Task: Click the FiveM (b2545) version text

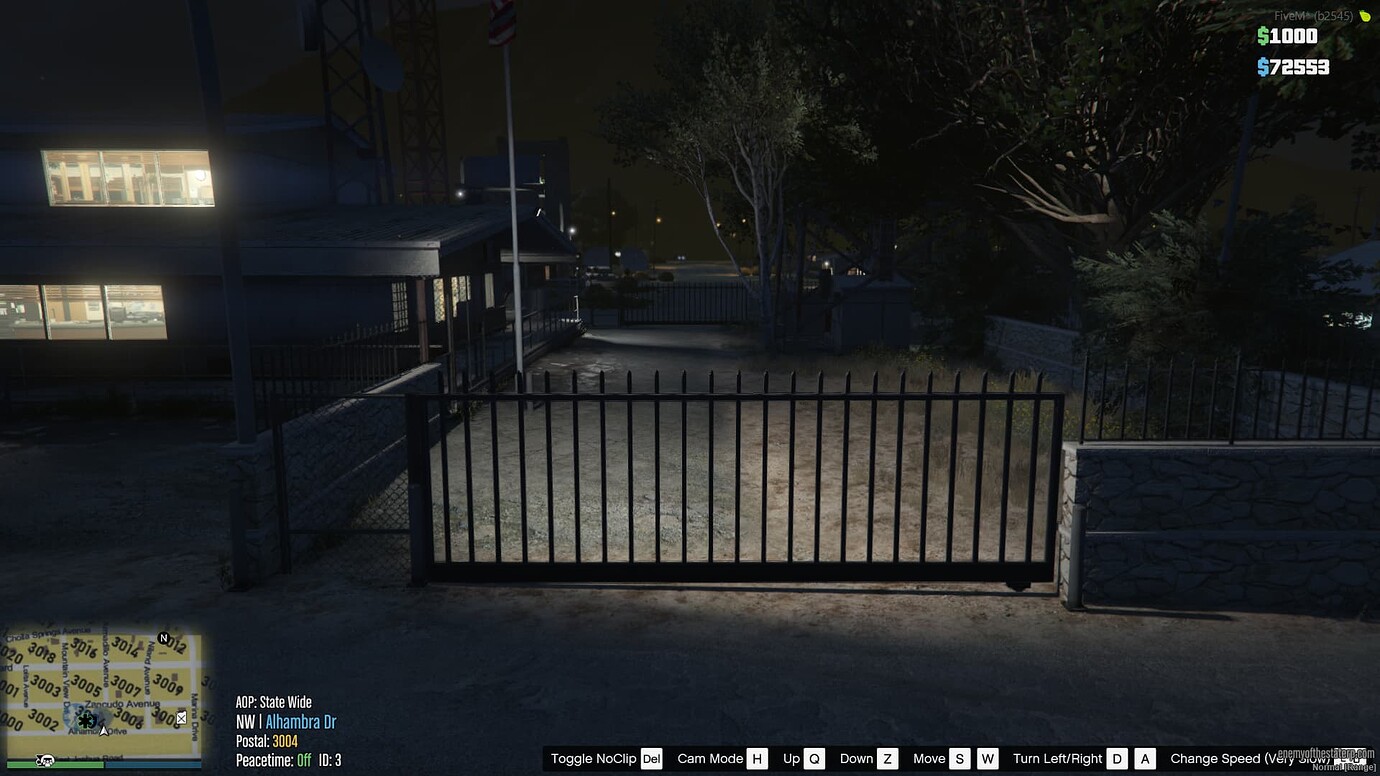Action: [1314, 16]
